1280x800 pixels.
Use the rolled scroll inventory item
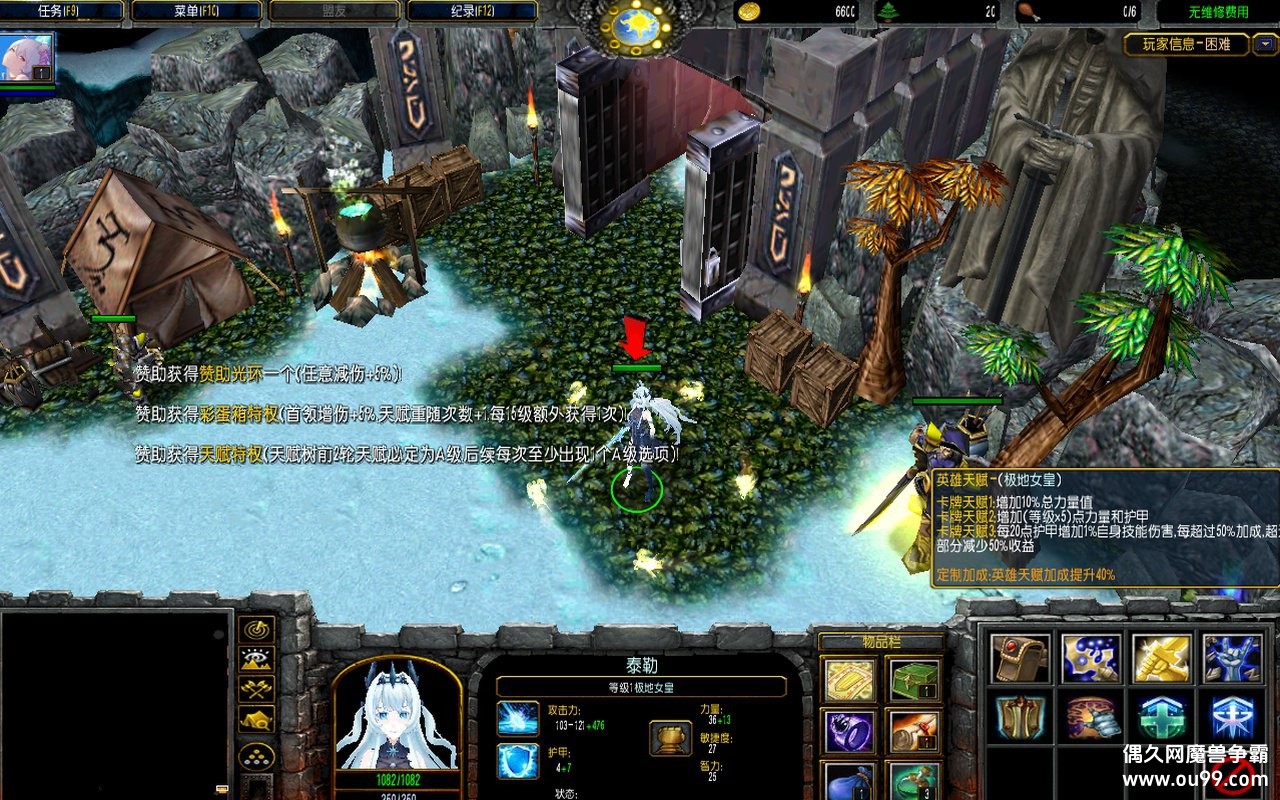(914, 731)
